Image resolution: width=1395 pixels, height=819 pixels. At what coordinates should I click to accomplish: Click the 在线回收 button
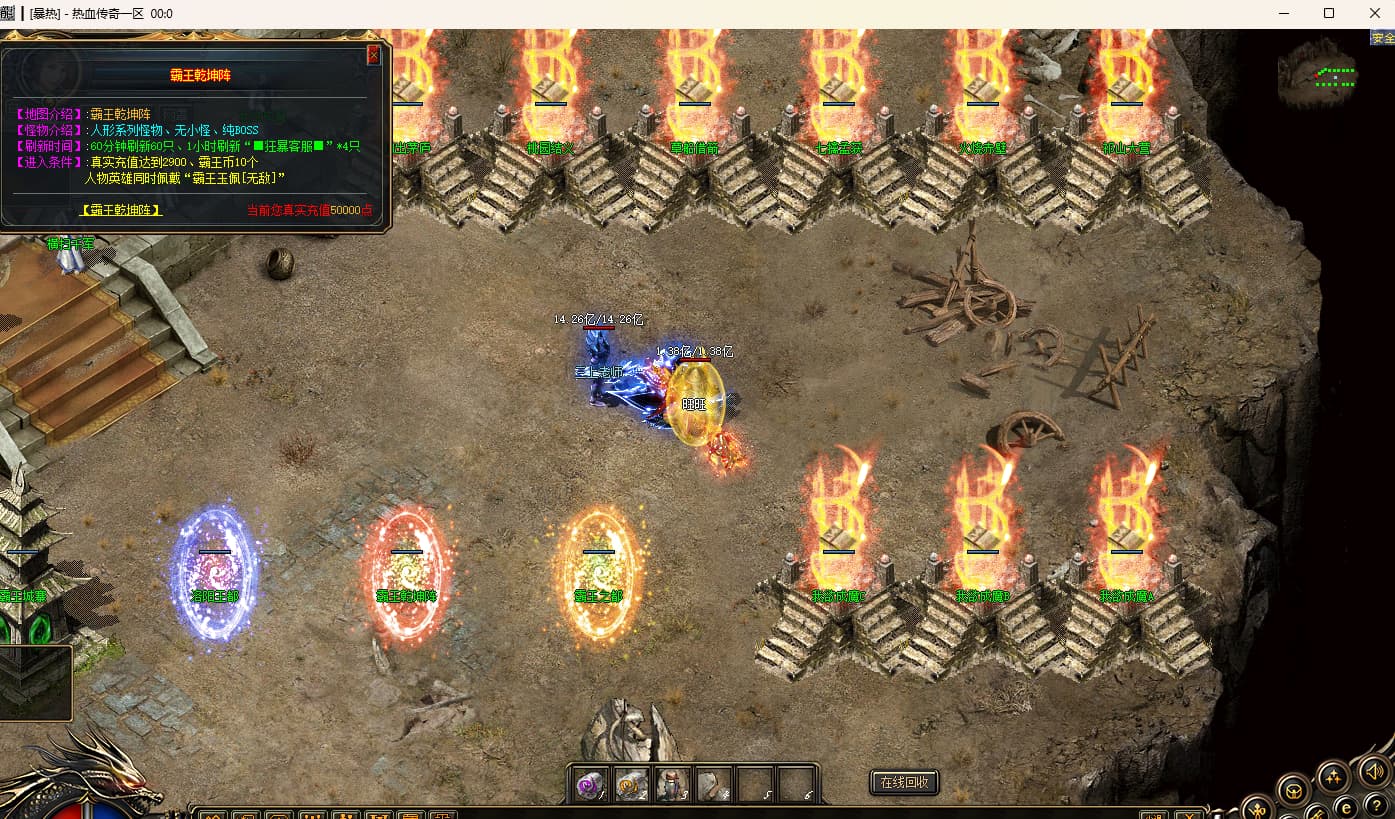coord(904,782)
